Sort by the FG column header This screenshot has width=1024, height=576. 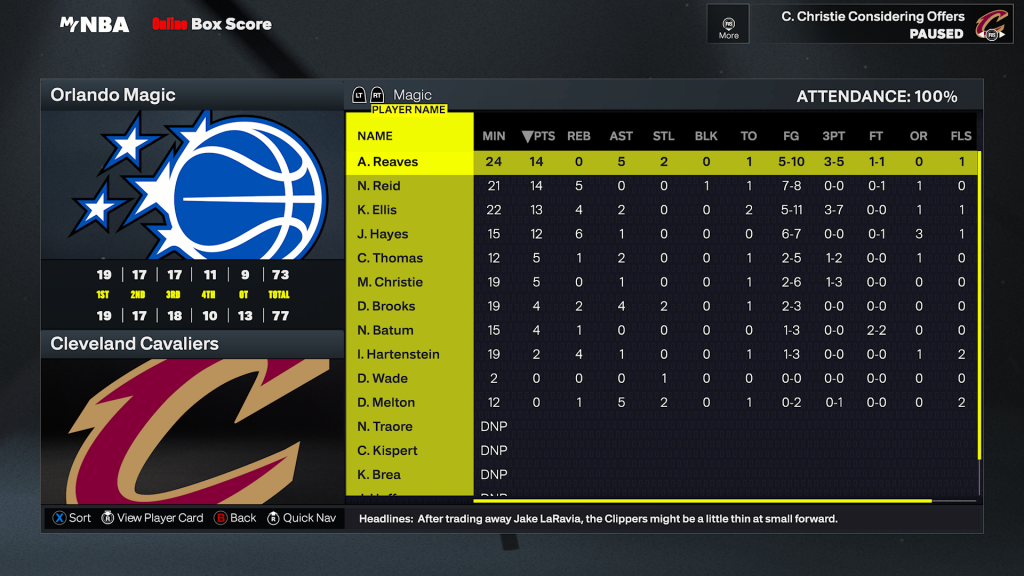[x=791, y=136]
